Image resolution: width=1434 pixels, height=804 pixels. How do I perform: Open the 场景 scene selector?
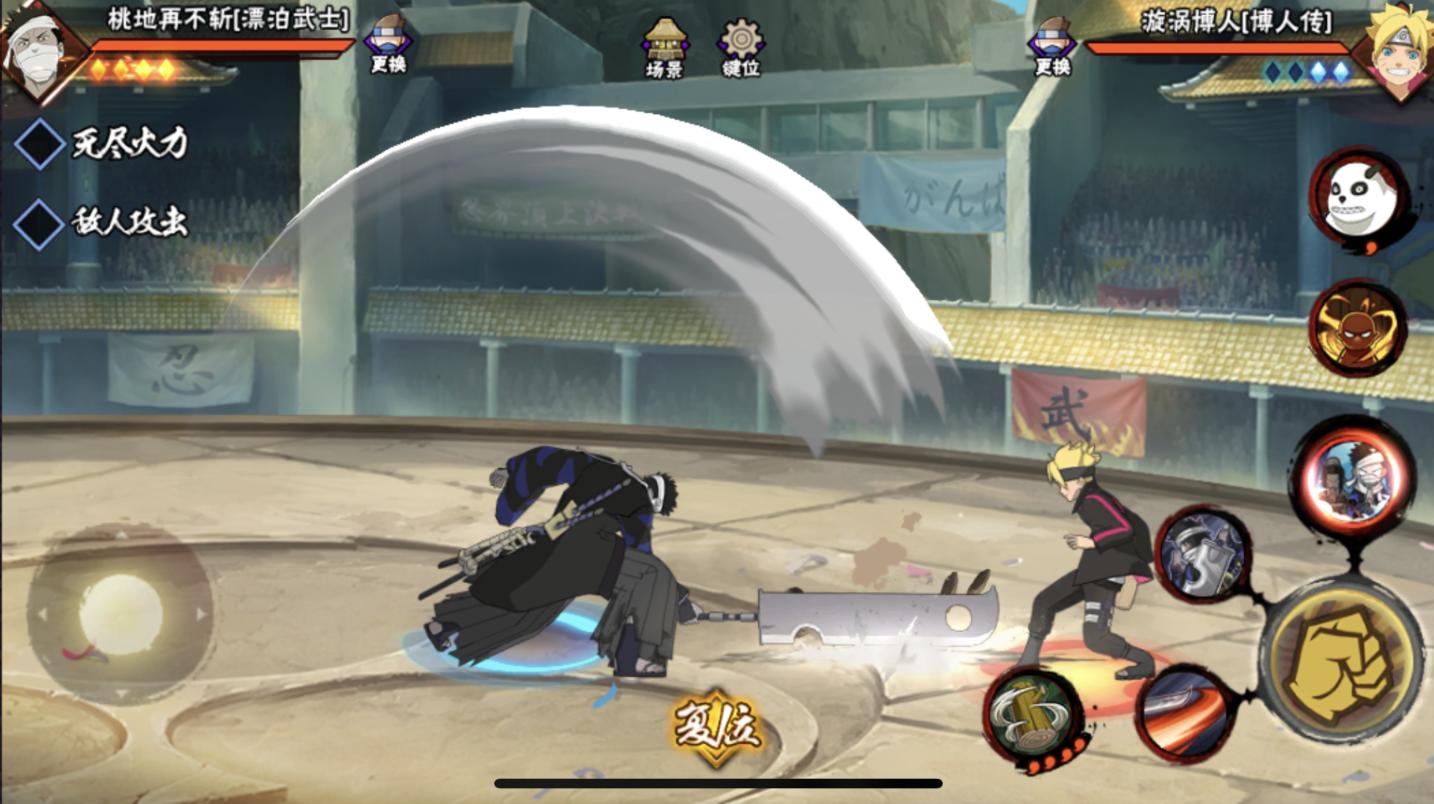point(665,47)
